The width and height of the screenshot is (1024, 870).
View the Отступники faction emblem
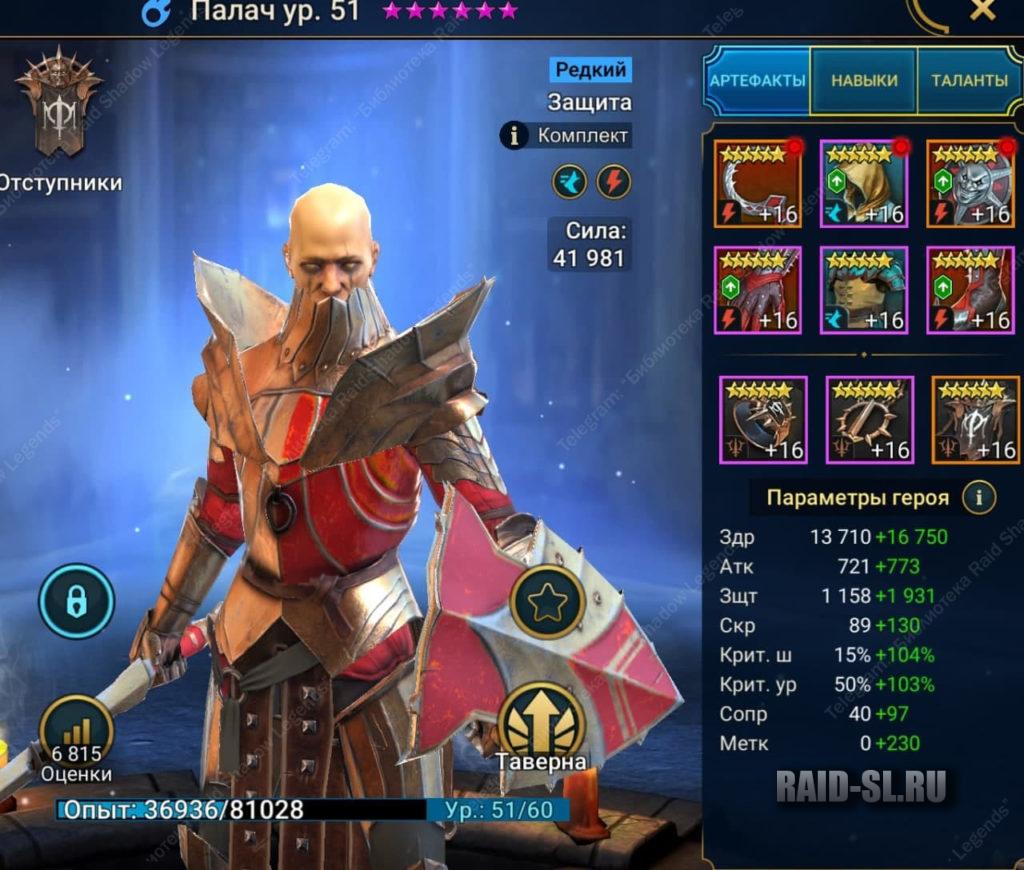[x=60, y=102]
